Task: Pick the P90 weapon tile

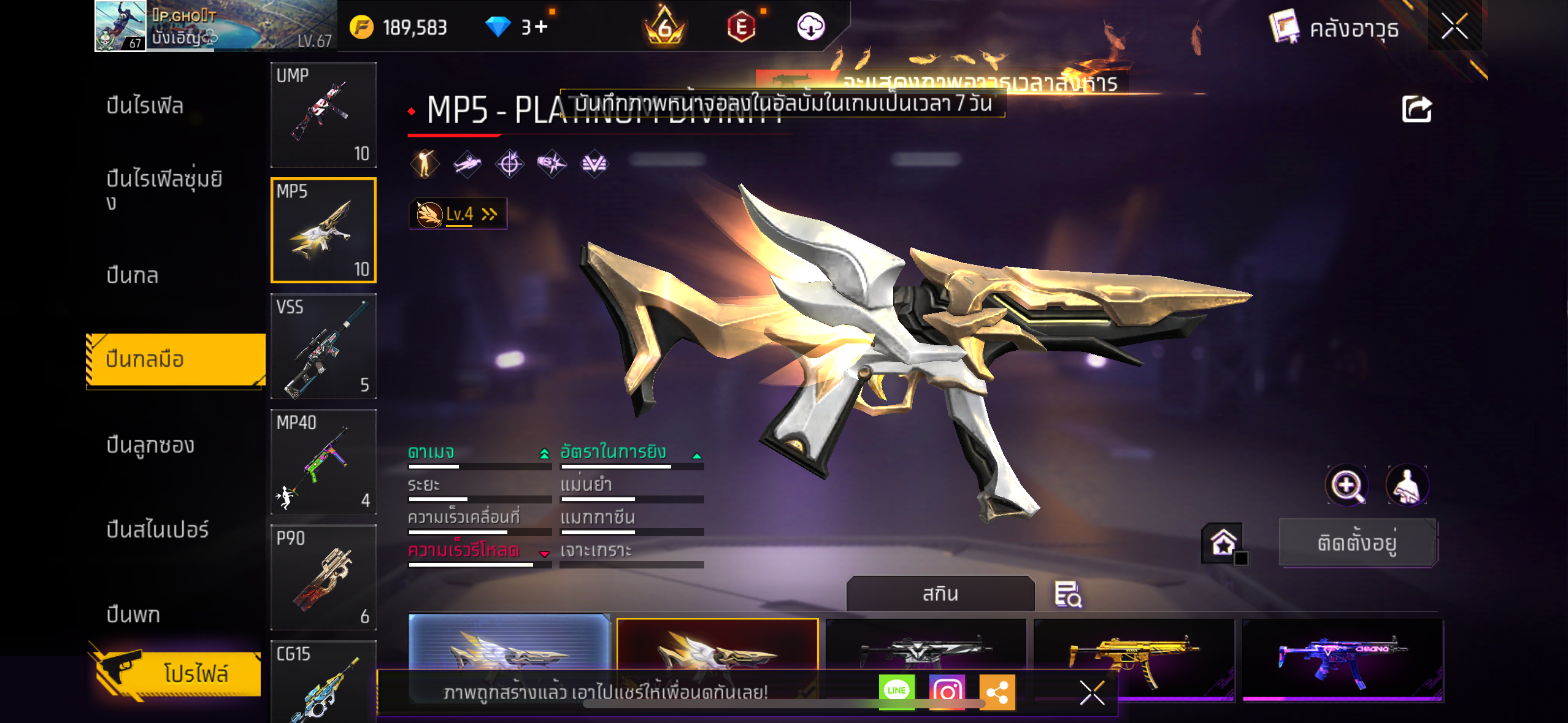Action: click(323, 577)
